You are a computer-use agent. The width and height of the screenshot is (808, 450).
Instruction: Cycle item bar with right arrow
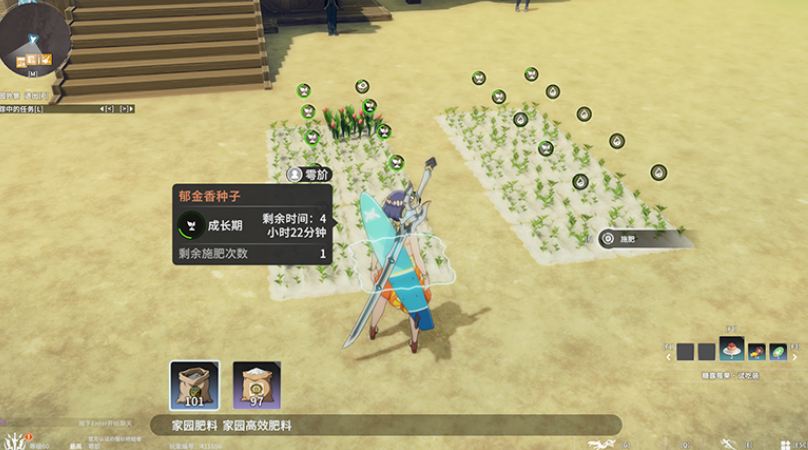796,351
